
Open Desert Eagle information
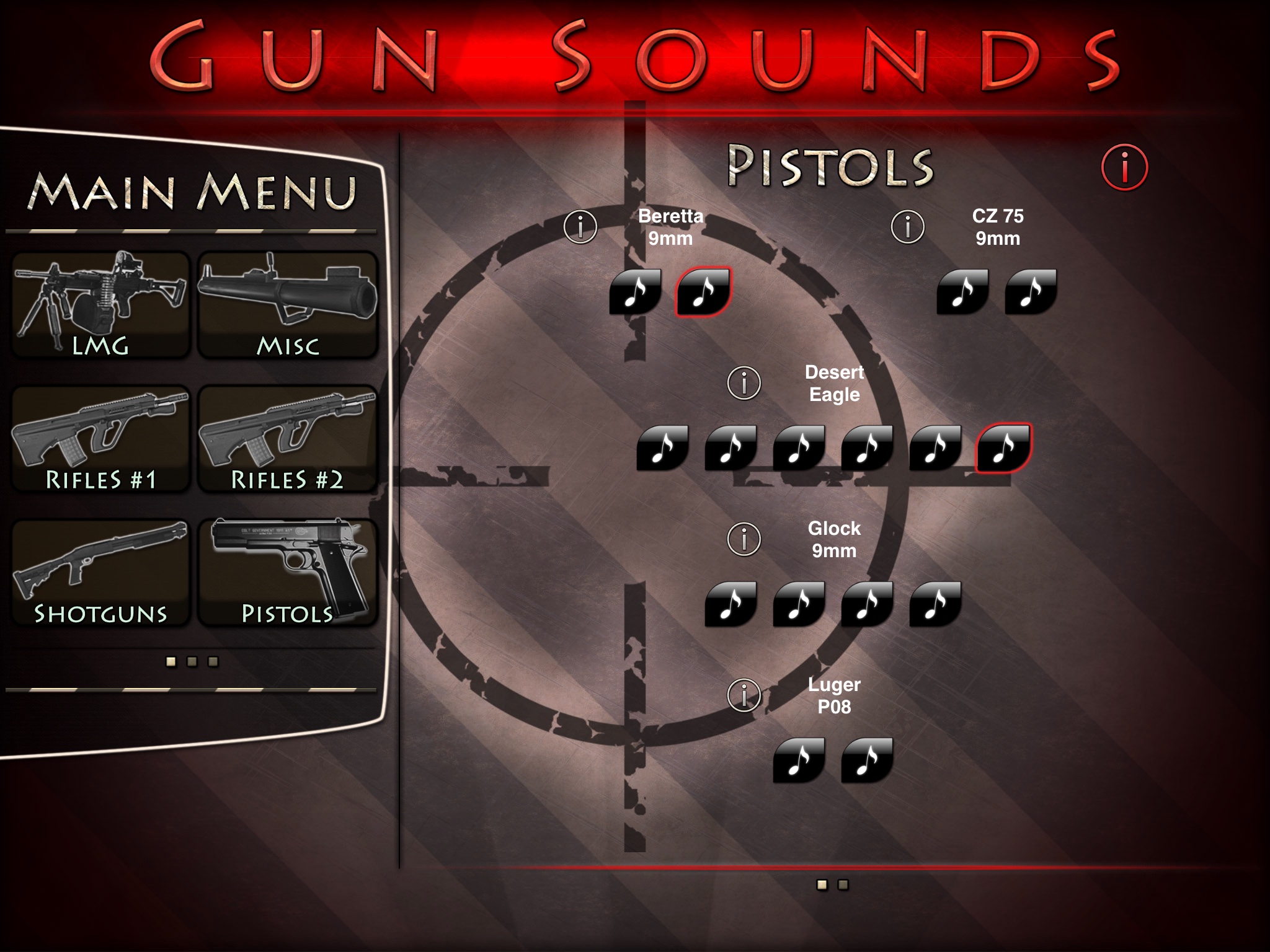744,383
